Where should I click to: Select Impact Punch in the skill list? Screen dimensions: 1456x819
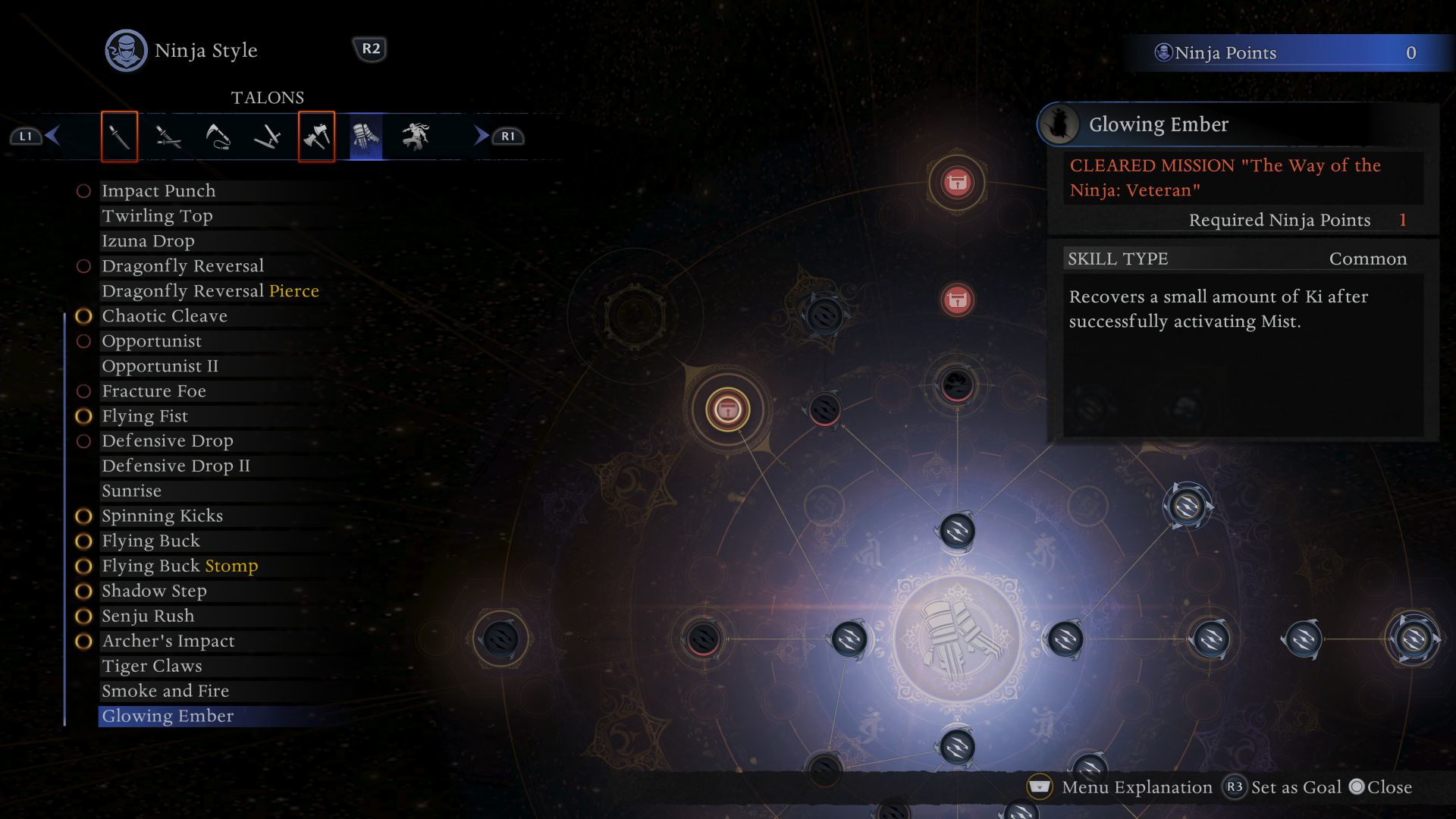coord(158,191)
